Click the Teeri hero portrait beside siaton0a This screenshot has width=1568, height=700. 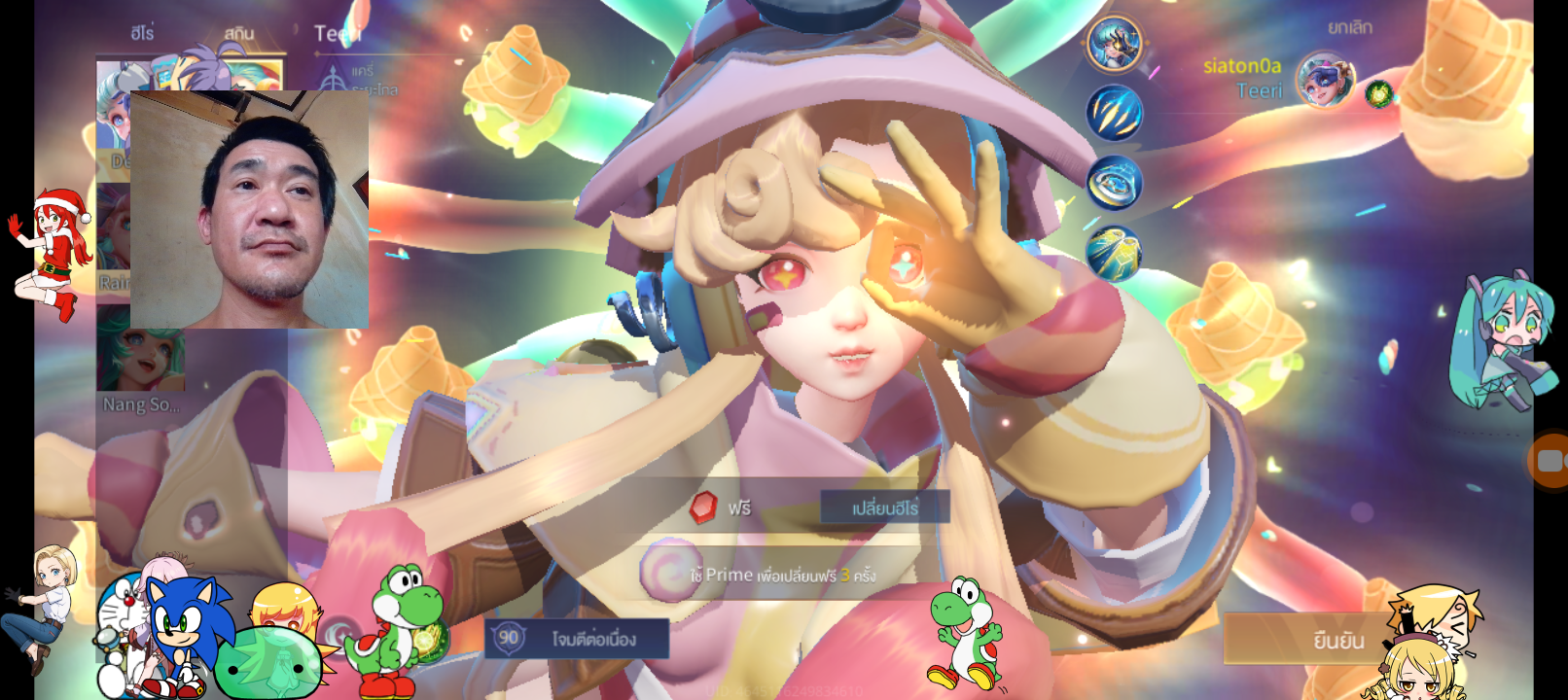pyautogui.click(x=1325, y=80)
